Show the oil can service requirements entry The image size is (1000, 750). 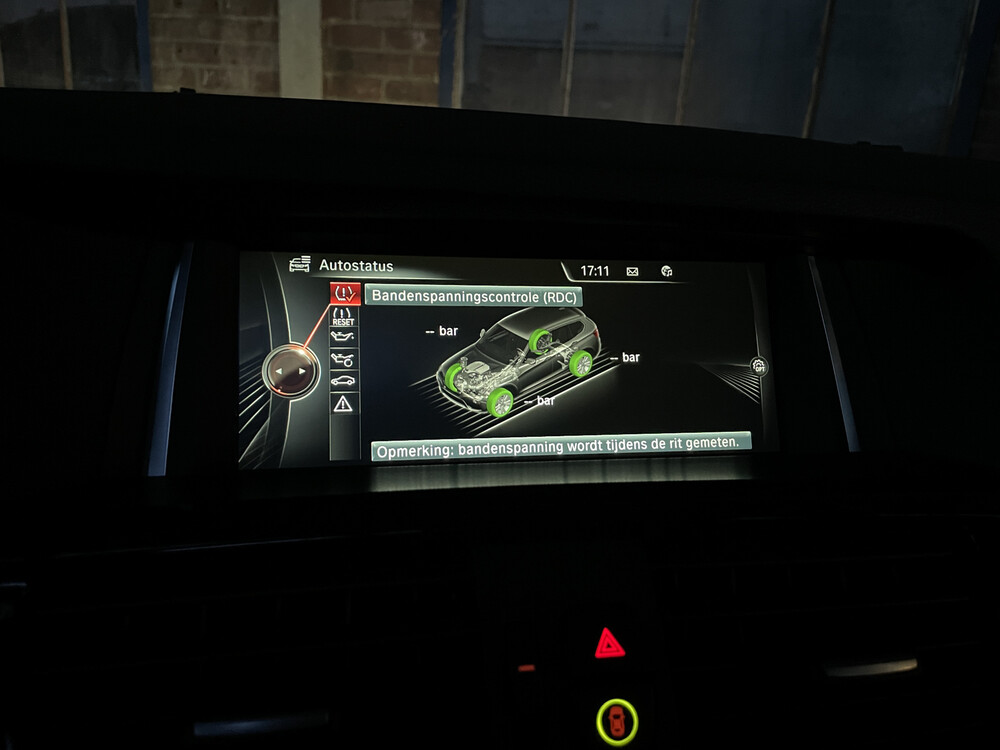tap(343, 359)
